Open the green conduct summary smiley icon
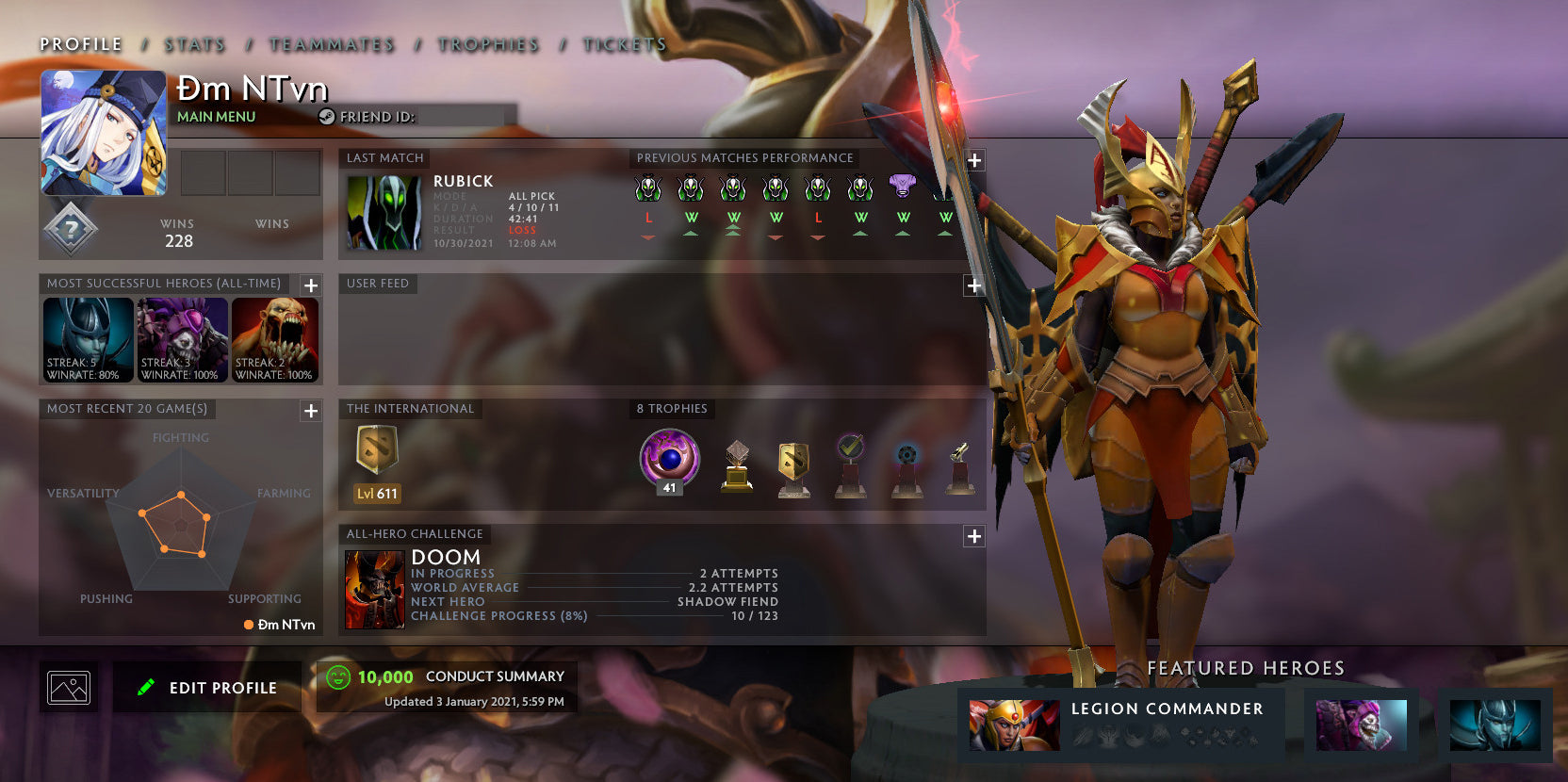The image size is (1568, 782). pos(336,676)
